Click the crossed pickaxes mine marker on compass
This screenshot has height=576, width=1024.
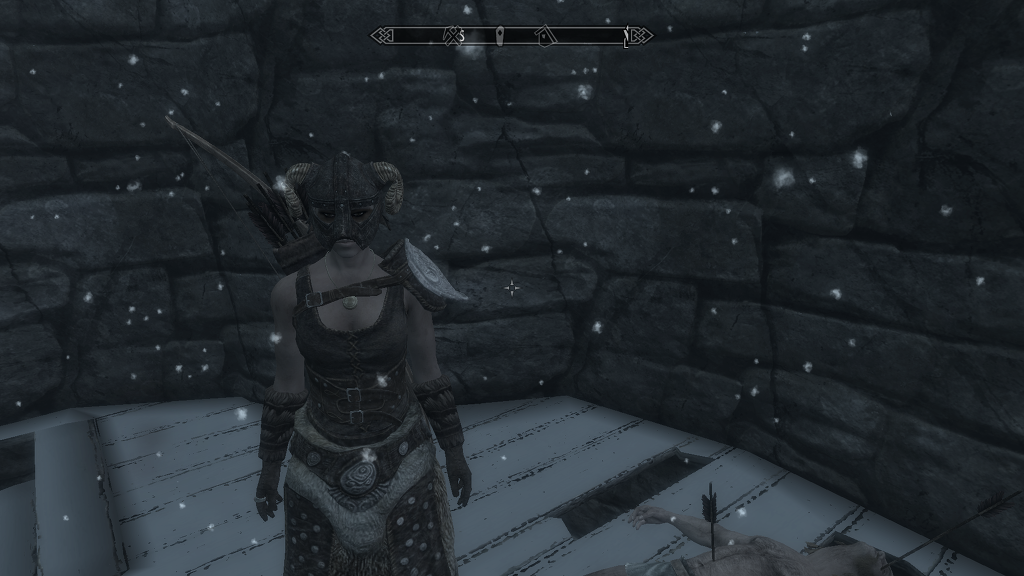(450, 36)
